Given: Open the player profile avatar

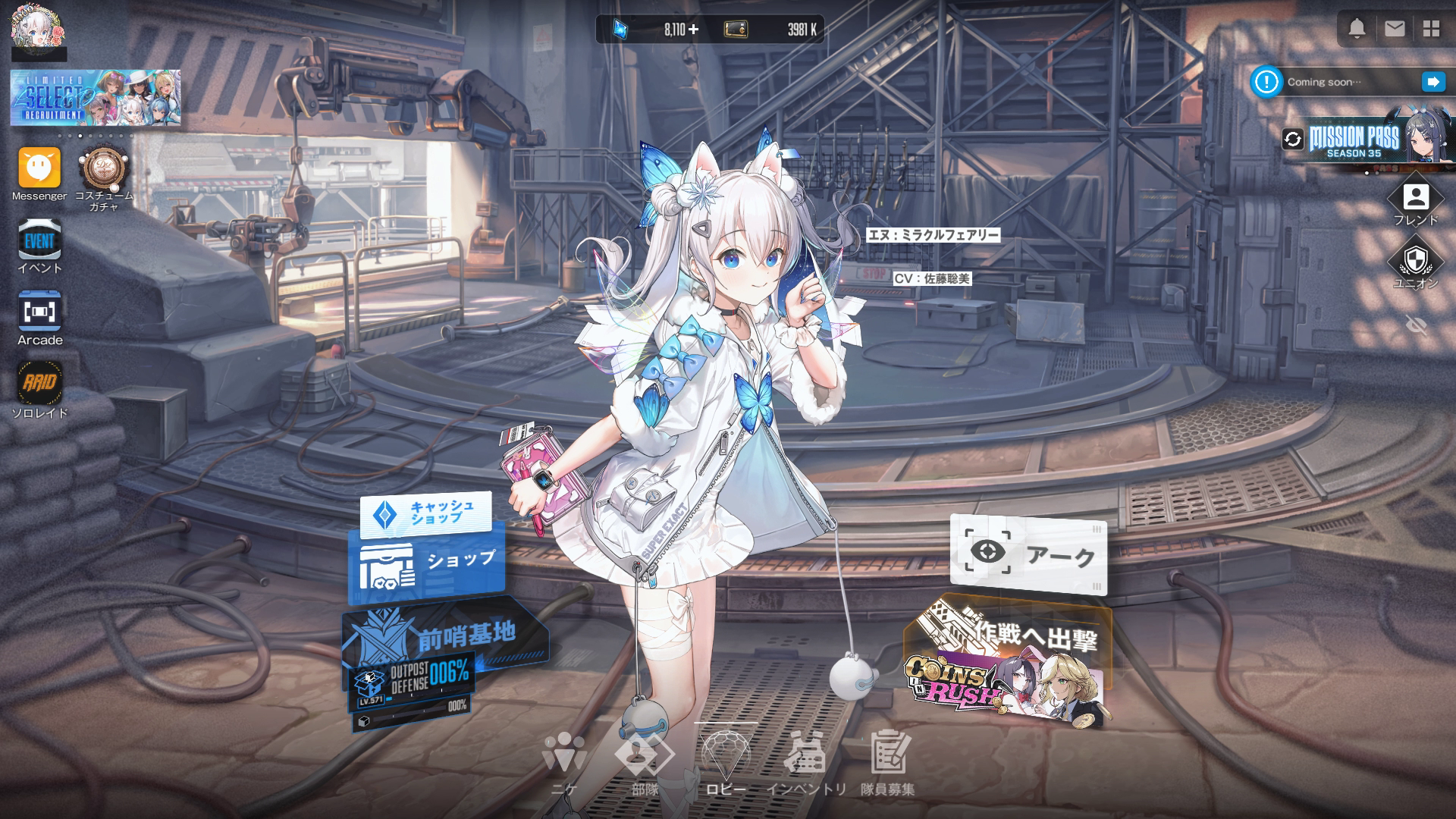Looking at the screenshot, I should [38, 27].
